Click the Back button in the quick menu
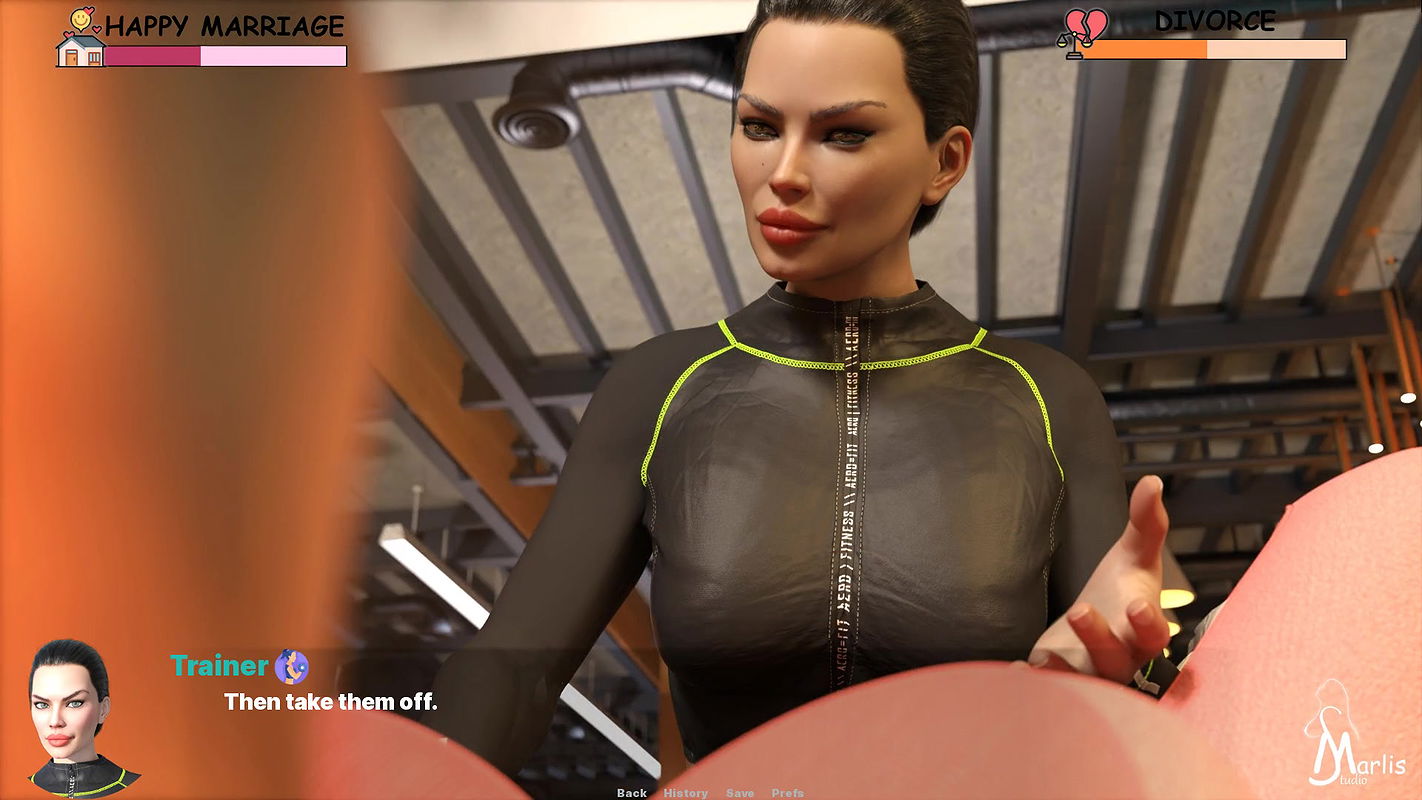Screen dimensions: 1422x800 coord(632,792)
